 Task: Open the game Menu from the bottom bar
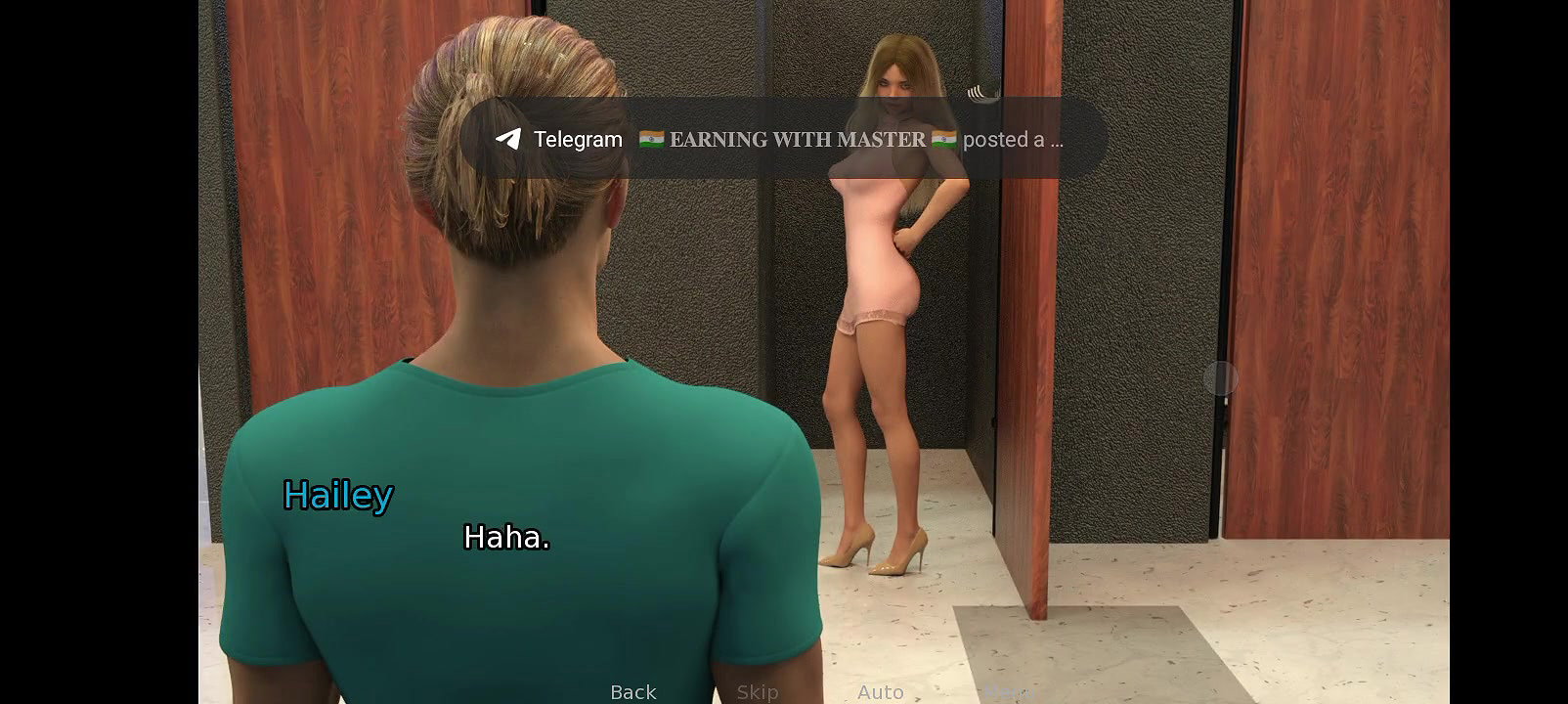1007,693
